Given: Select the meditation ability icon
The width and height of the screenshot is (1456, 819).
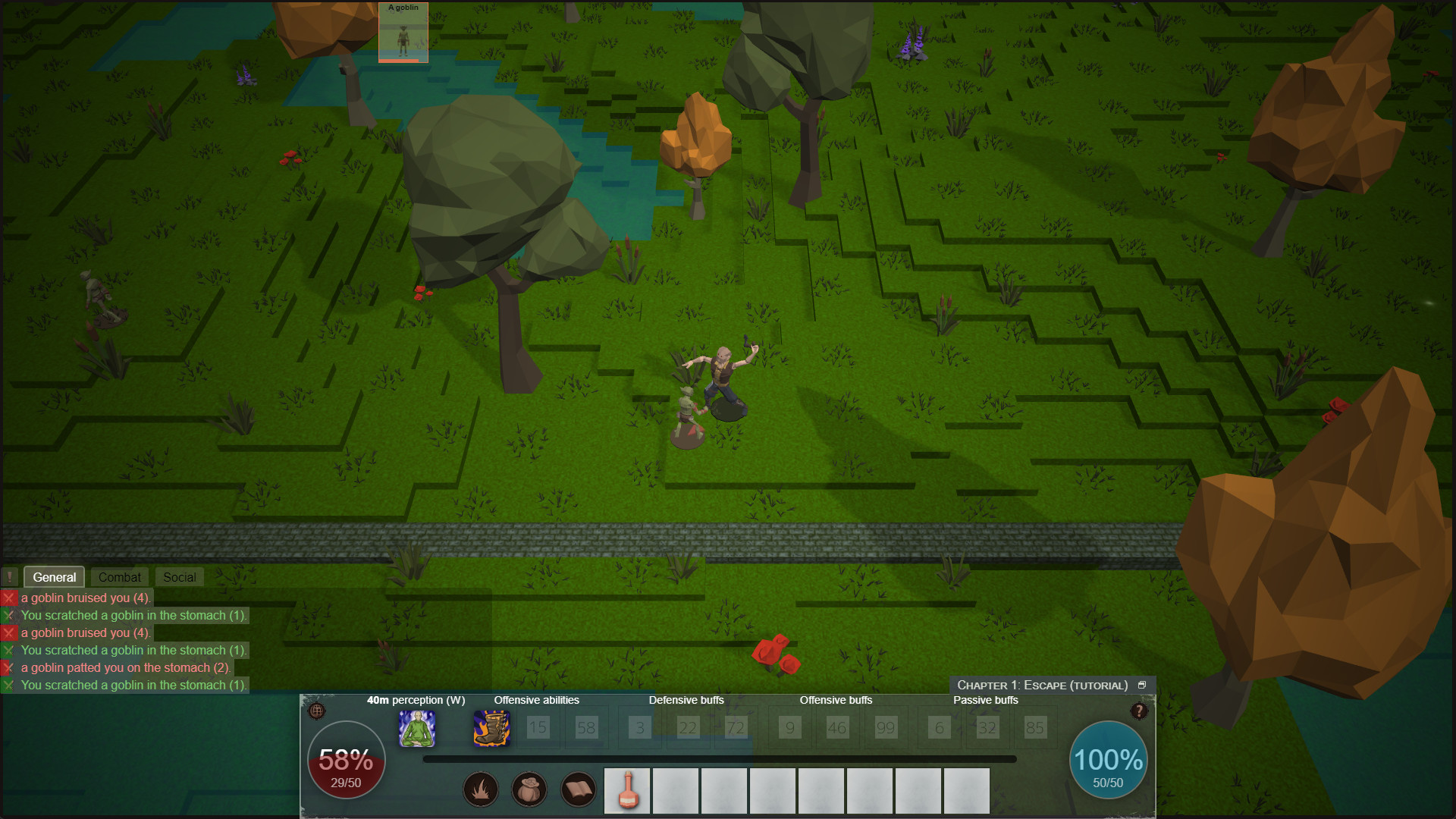Looking at the screenshot, I should (416, 730).
